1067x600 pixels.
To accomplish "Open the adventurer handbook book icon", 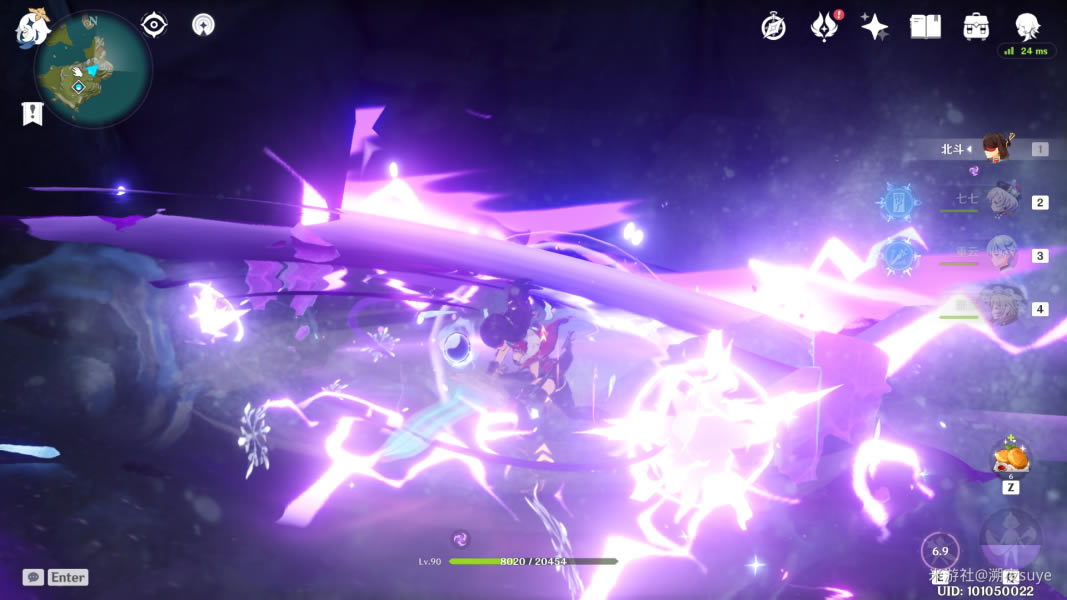I will (x=925, y=27).
